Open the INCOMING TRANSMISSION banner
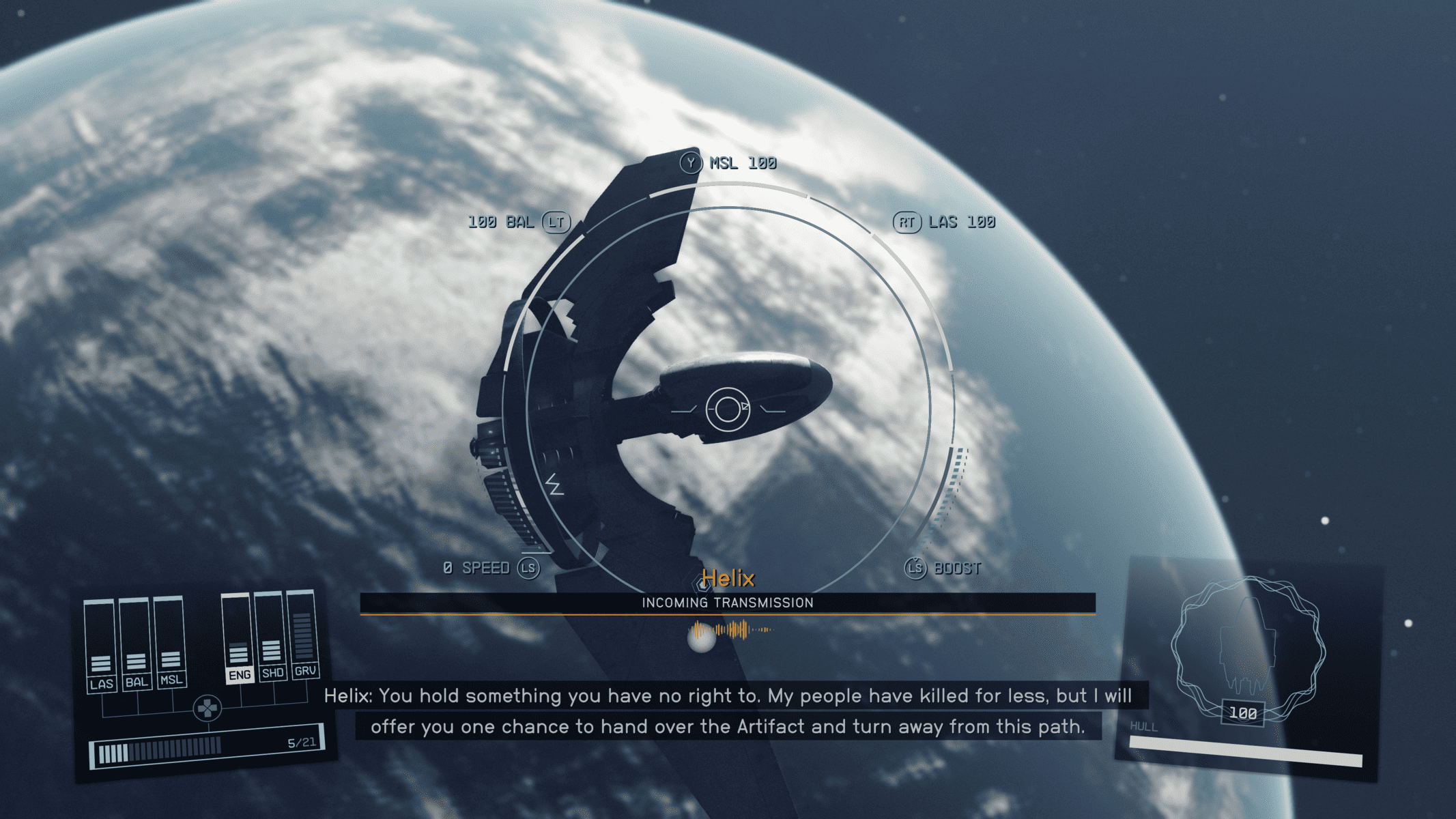This screenshot has width=1456, height=819. (x=727, y=603)
